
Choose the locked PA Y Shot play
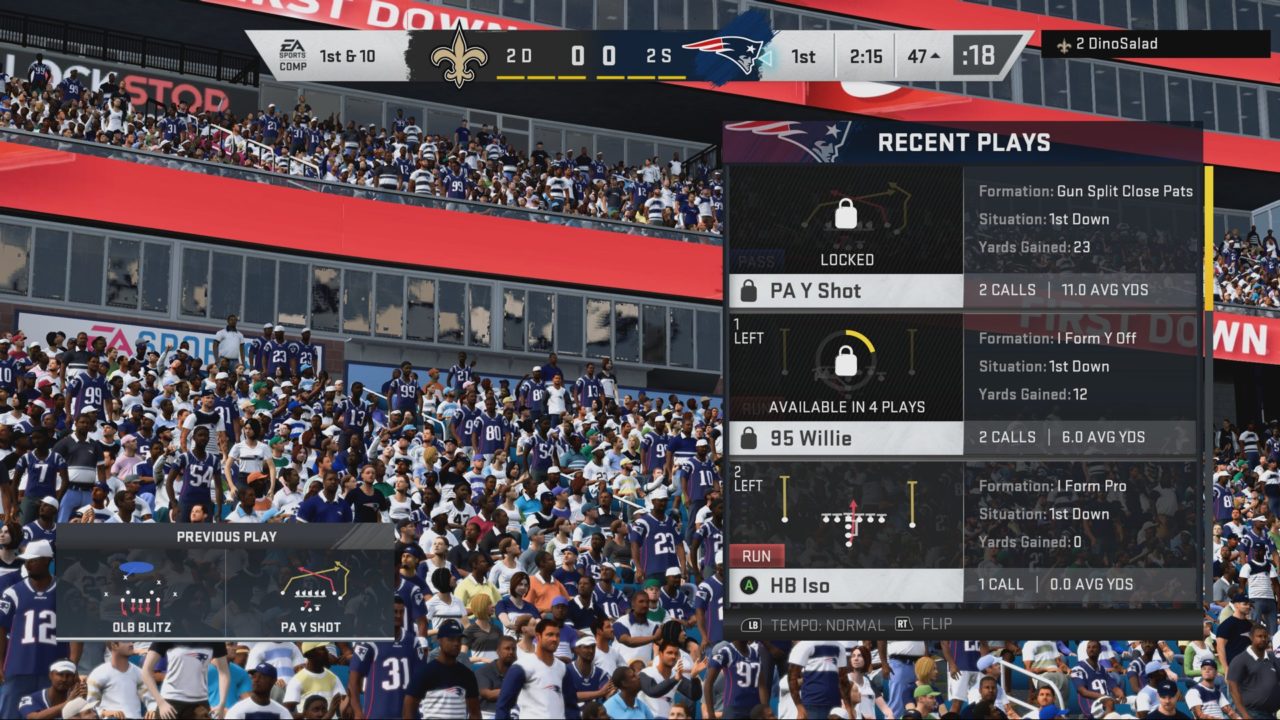tap(845, 291)
